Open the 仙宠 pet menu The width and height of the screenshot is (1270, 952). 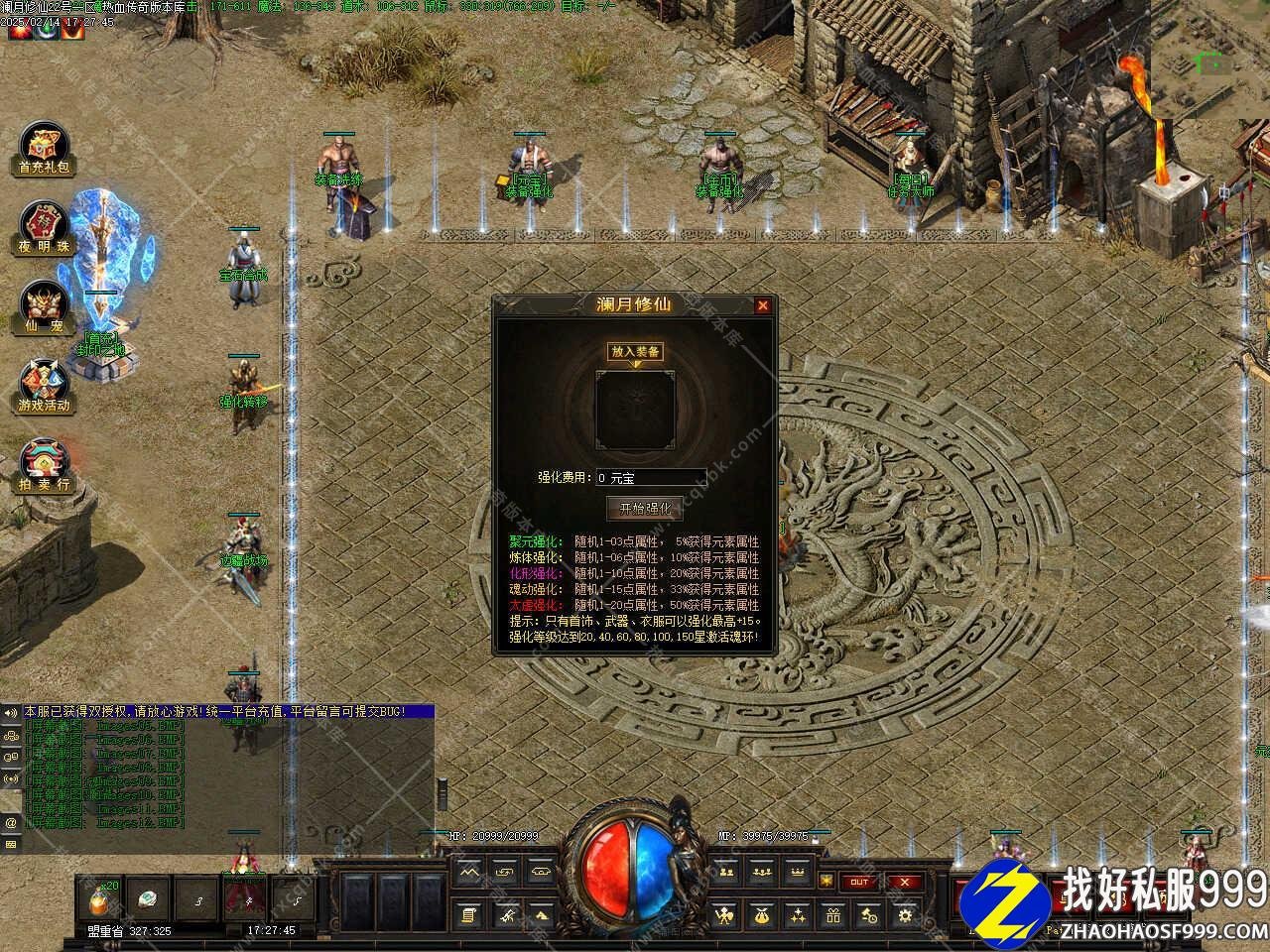point(46,305)
